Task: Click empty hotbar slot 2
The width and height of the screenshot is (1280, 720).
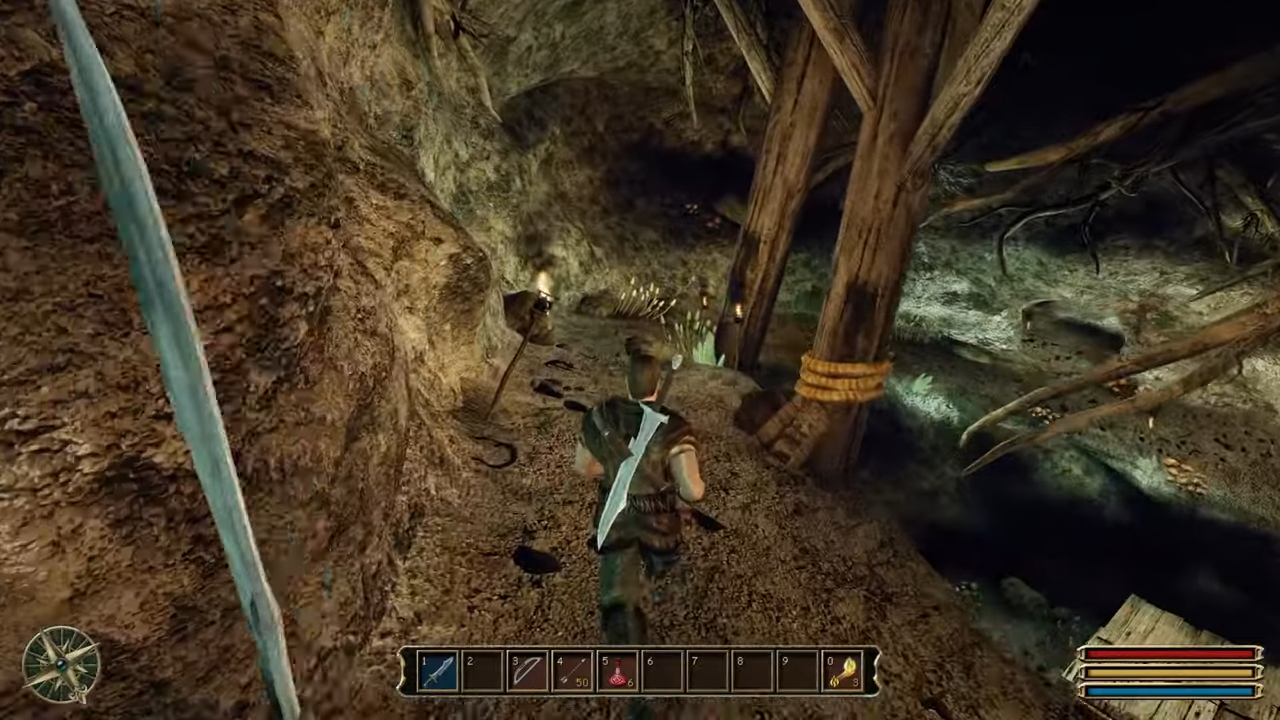Action: point(482,670)
